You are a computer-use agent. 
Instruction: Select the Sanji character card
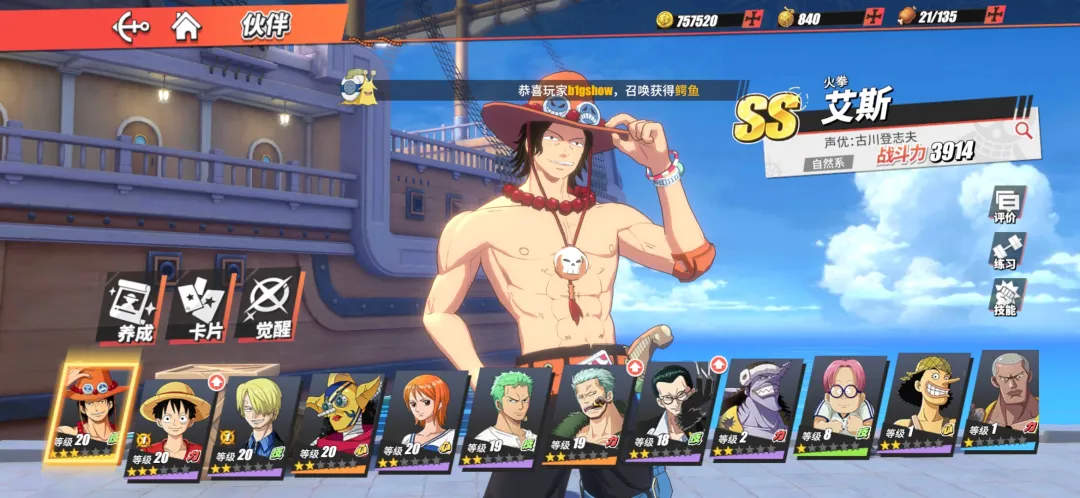click(x=254, y=422)
